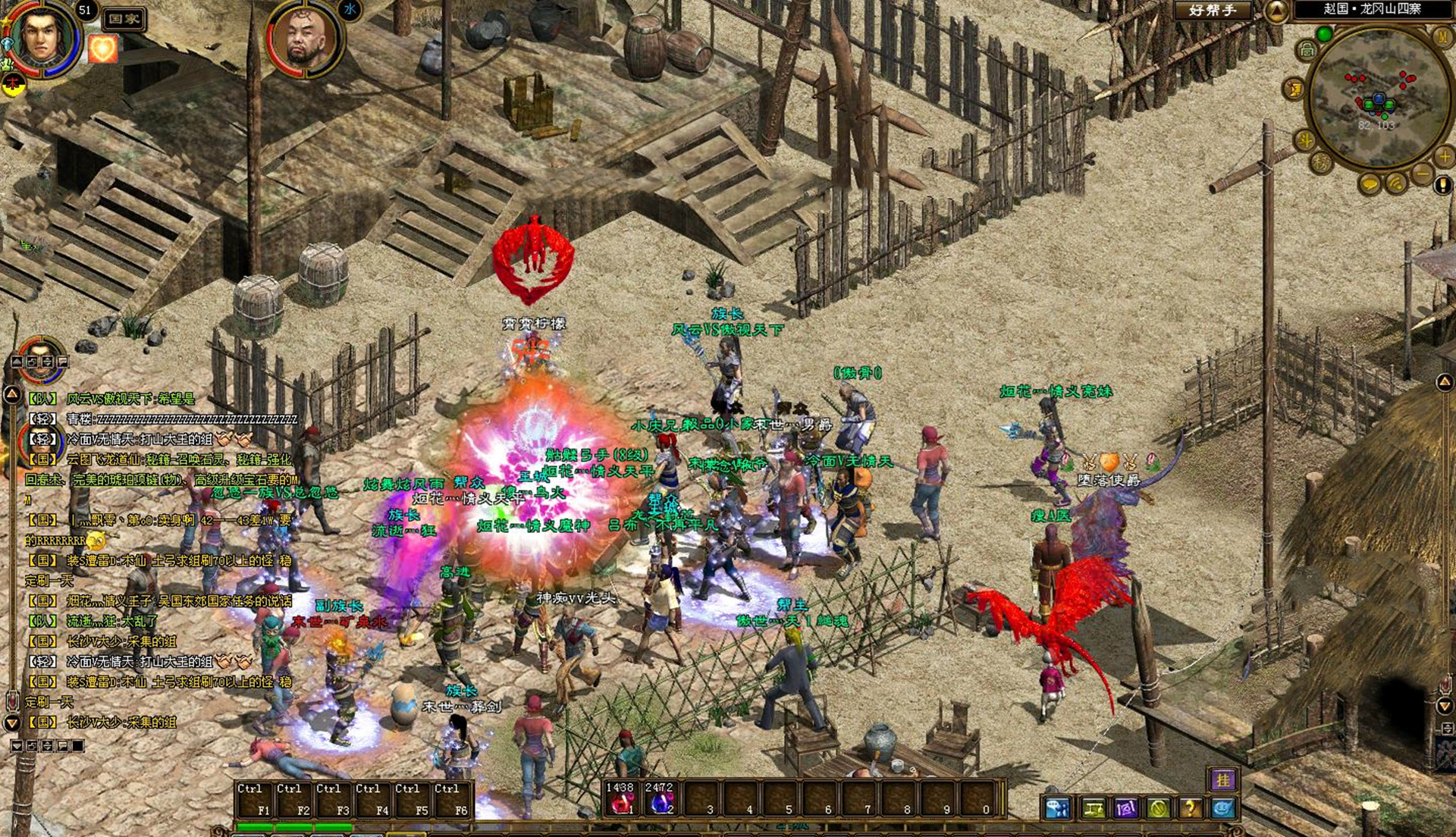The image size is (1456, 837).
Task: Open the 好帮手 helper menu
Action: [x=1213, y=11]
